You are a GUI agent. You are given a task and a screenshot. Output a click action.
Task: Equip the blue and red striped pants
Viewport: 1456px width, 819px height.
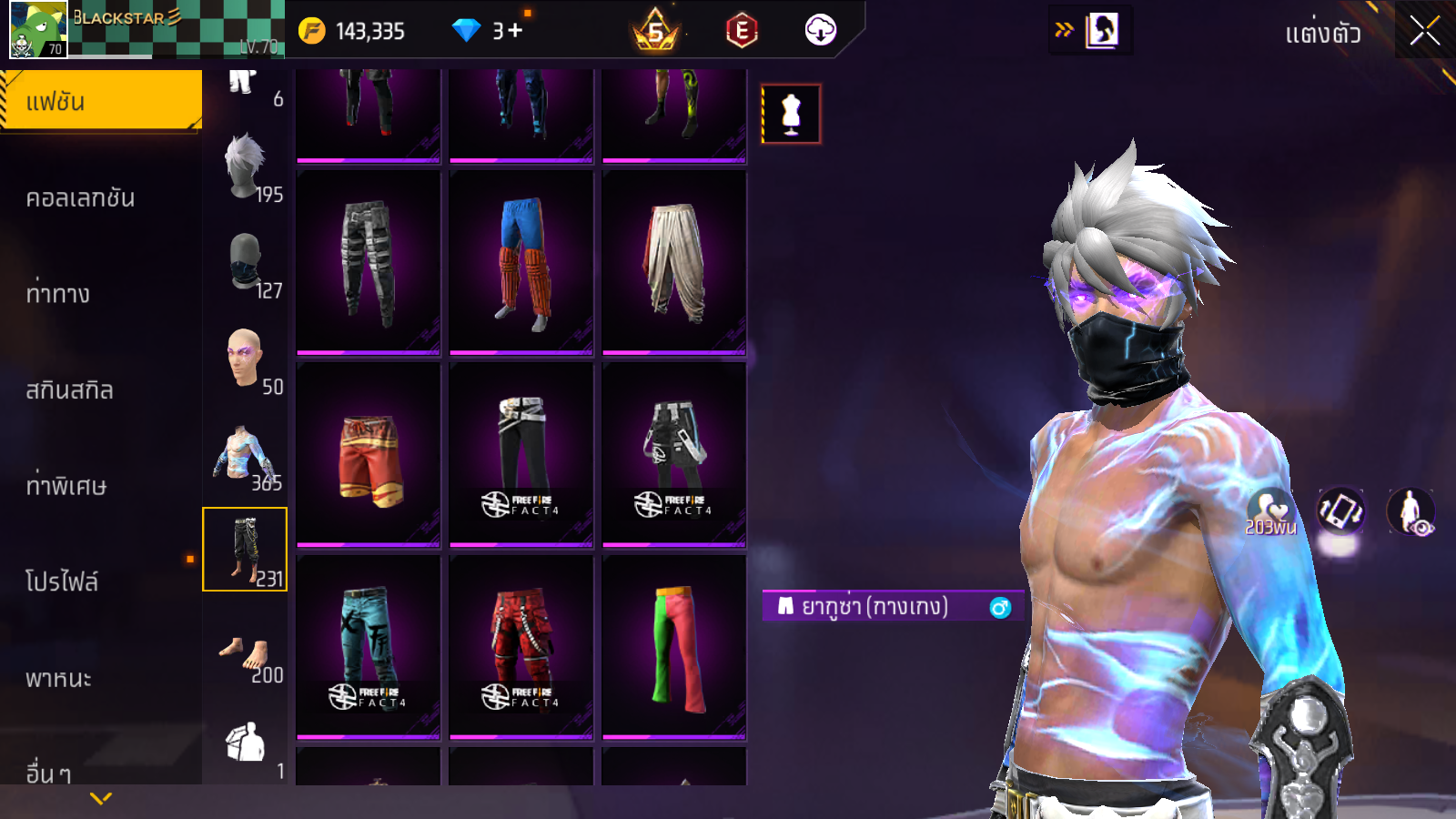(521, 262)
